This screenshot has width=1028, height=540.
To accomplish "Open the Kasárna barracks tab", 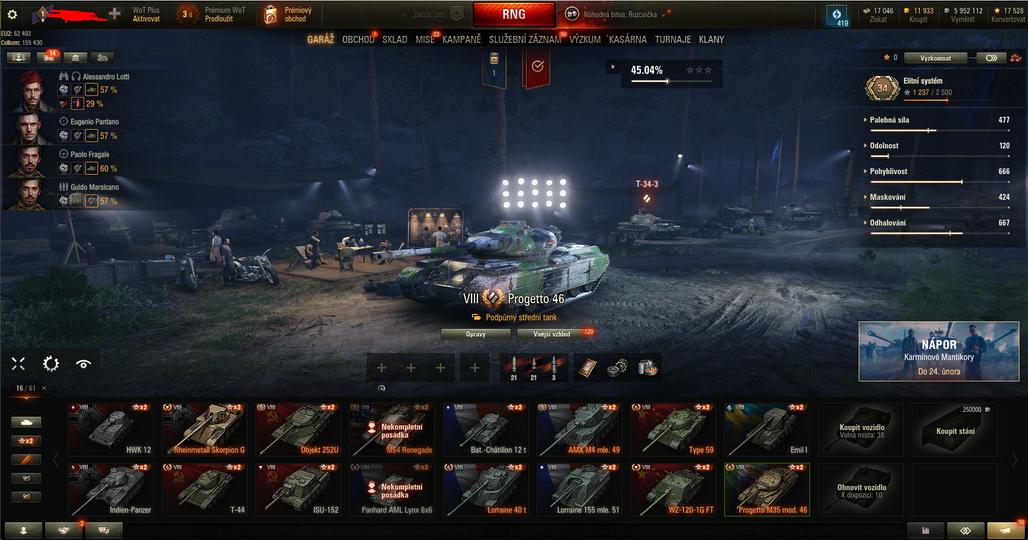I will pos(627,40).
